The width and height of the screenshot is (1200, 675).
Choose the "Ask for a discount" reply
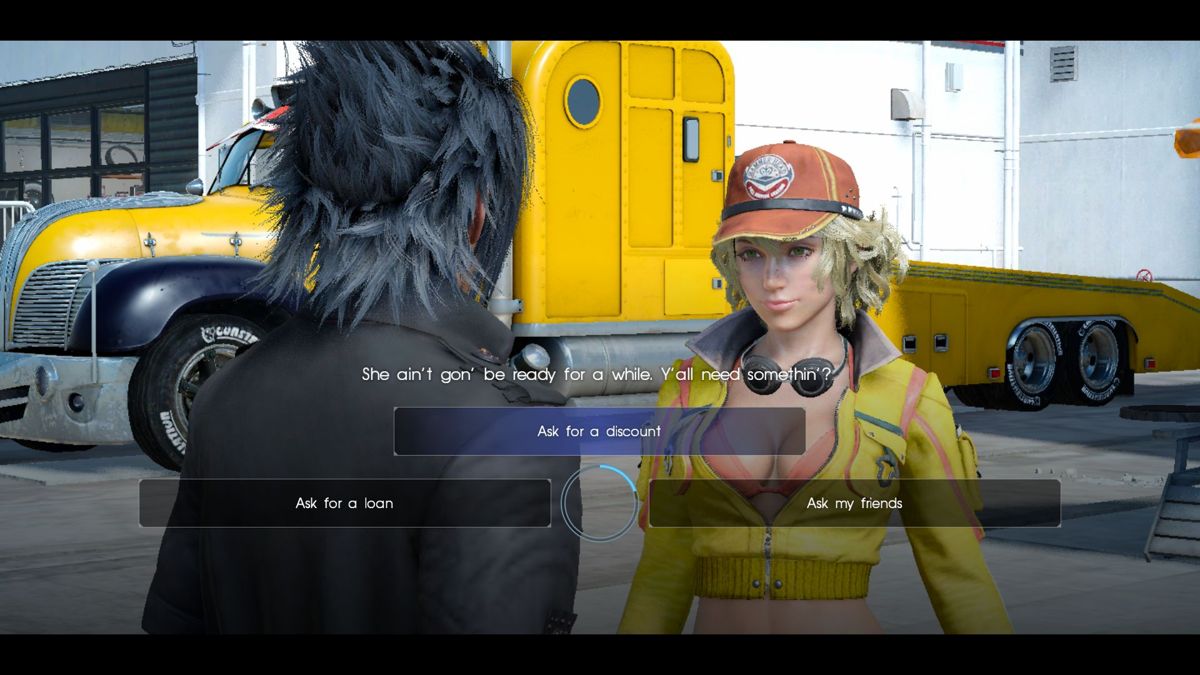(599, 431)
